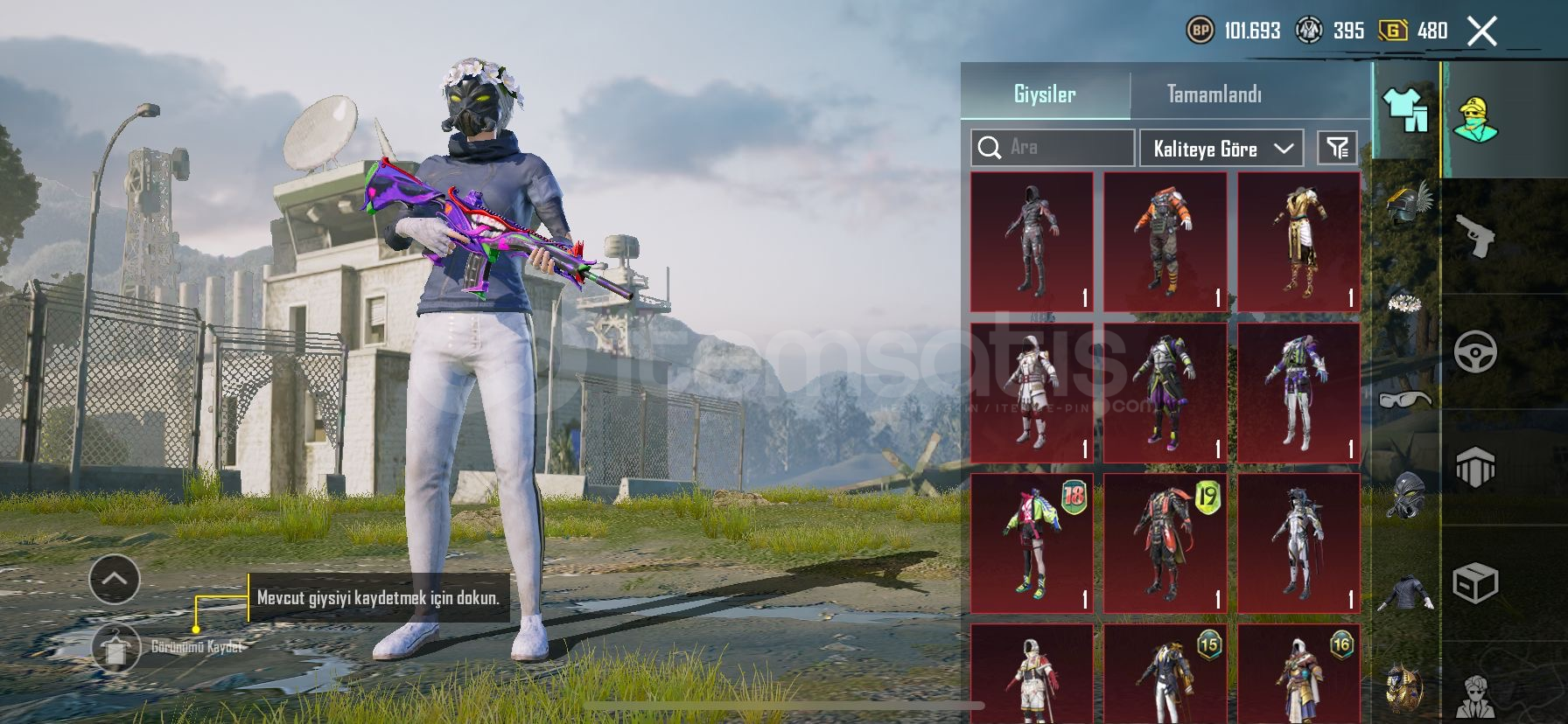Choose the sunglasses slot
The width and height of the screenshot is (1568, 724).
click(x=1405, y=400)
